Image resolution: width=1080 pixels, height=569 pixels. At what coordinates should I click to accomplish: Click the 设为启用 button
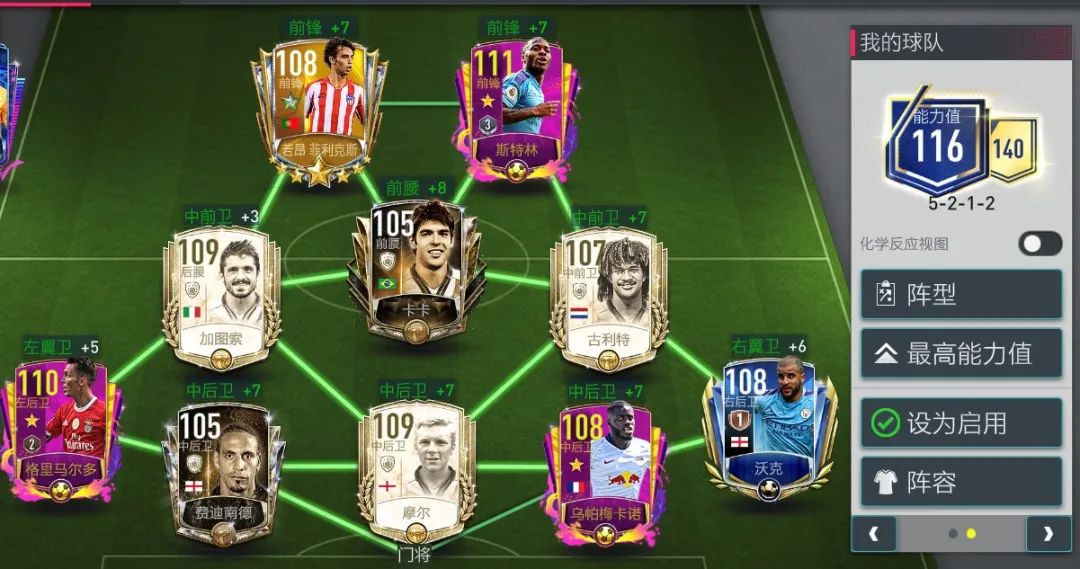pos(961,423)
